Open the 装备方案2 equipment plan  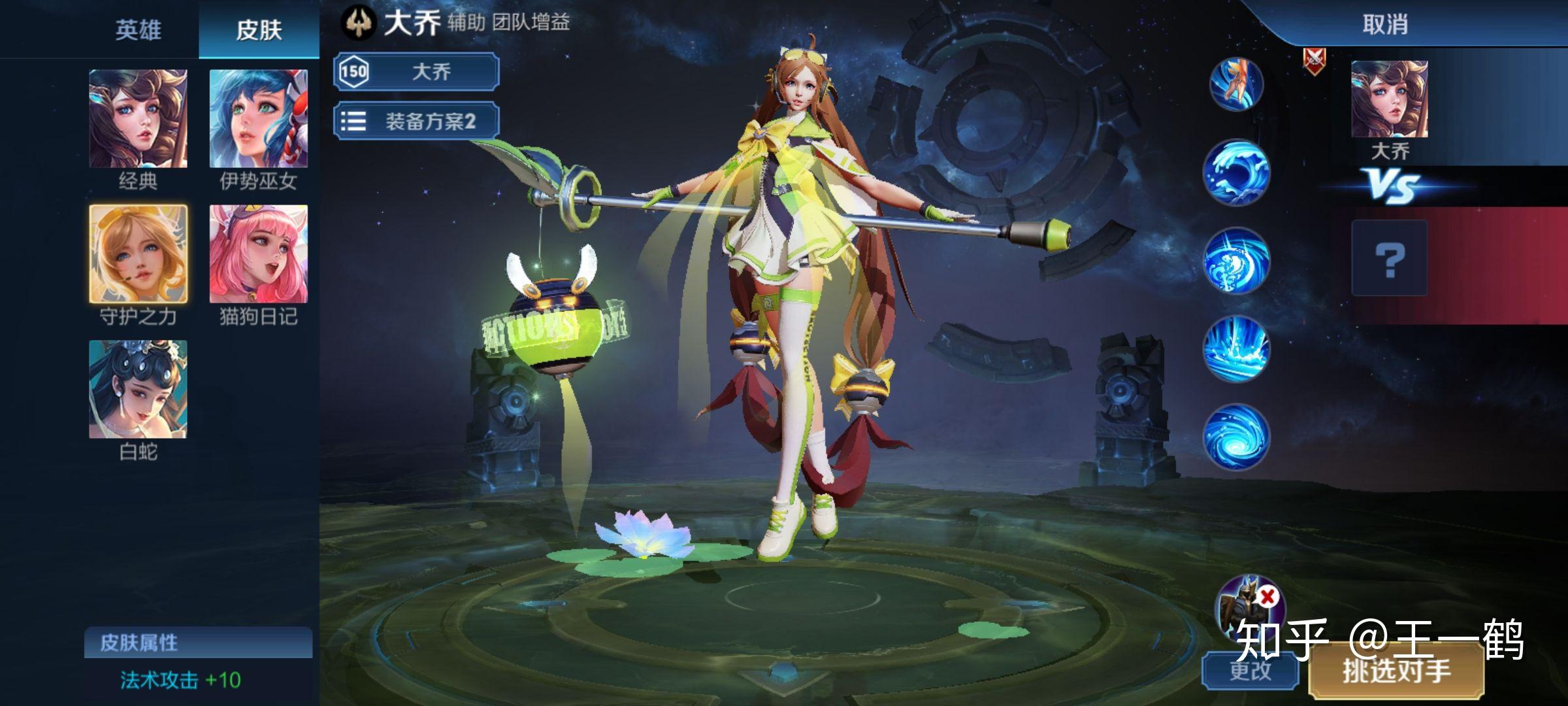416,121
